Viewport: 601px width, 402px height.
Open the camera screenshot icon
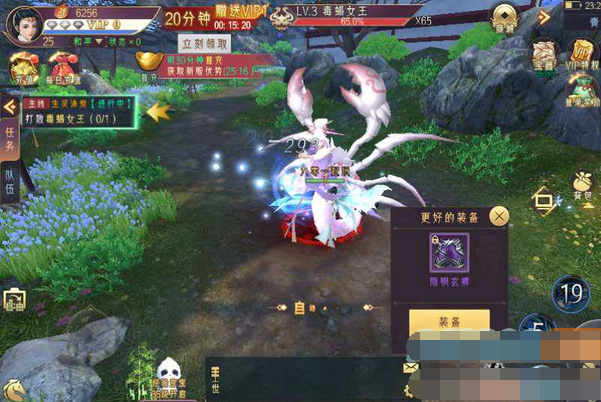click(15, 299)
